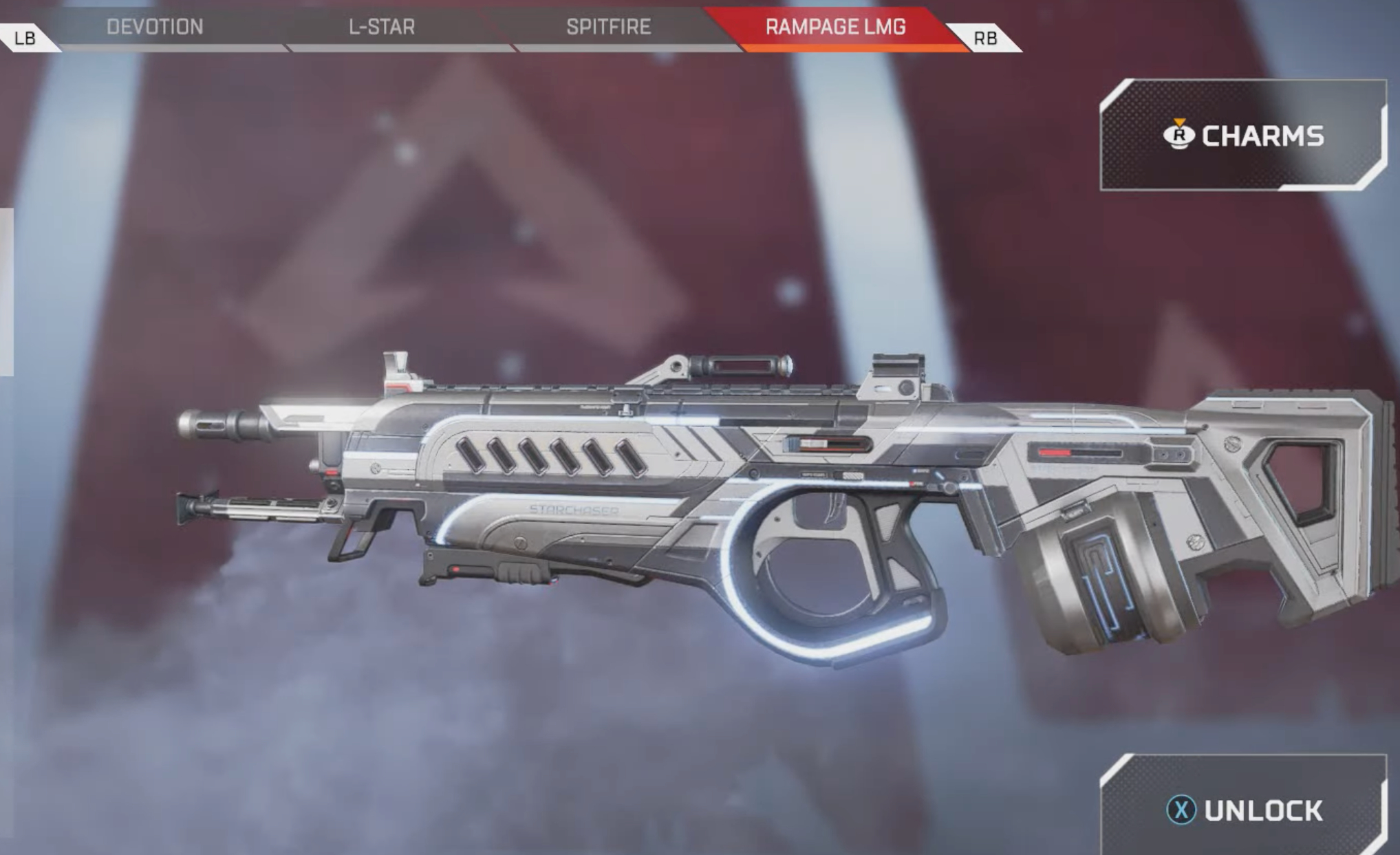Open the Spitfire weapon tab
1400x855 pixels.
tap(608, 28)
